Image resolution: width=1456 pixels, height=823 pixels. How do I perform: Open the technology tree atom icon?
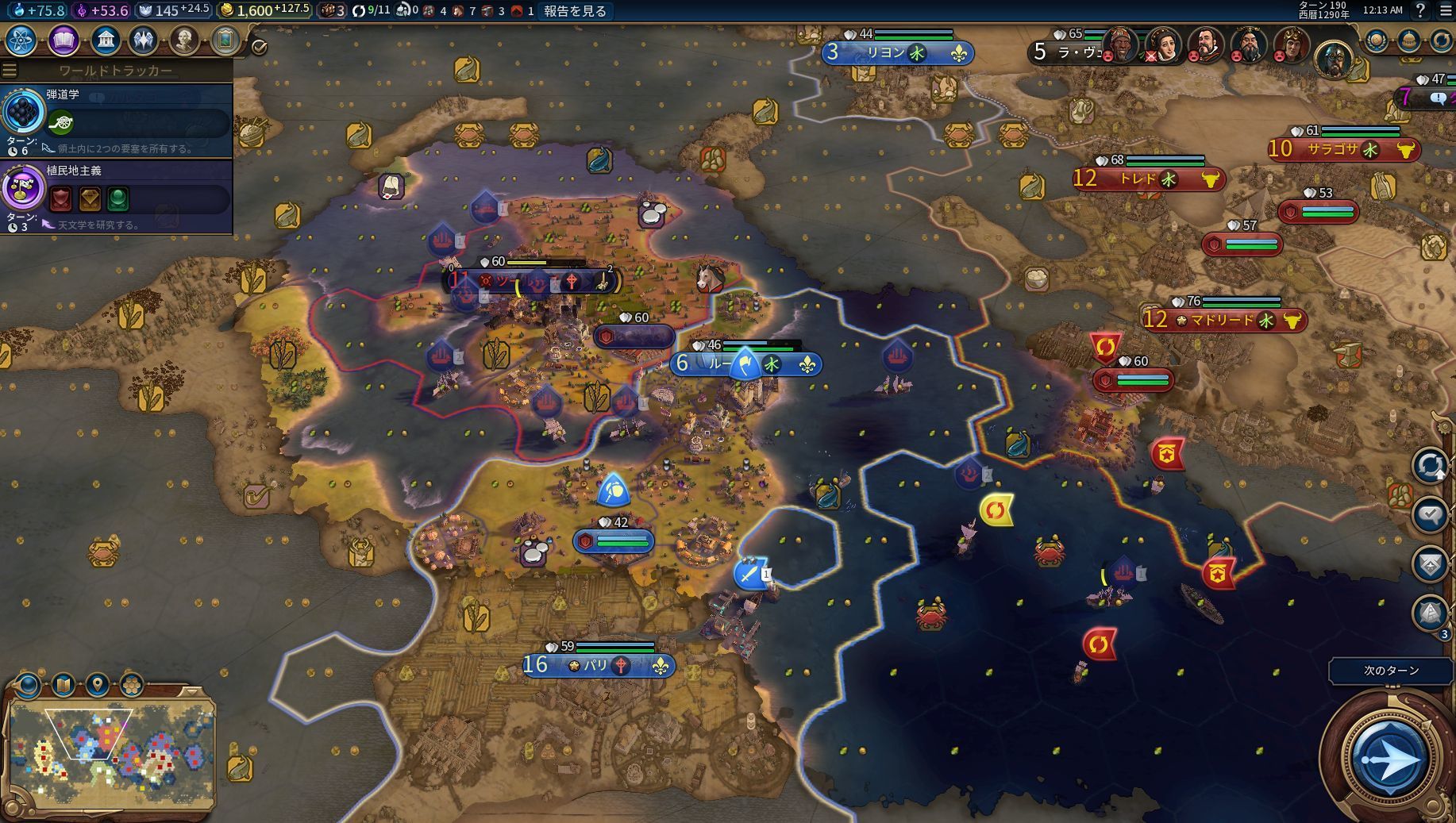click(21, 40)
